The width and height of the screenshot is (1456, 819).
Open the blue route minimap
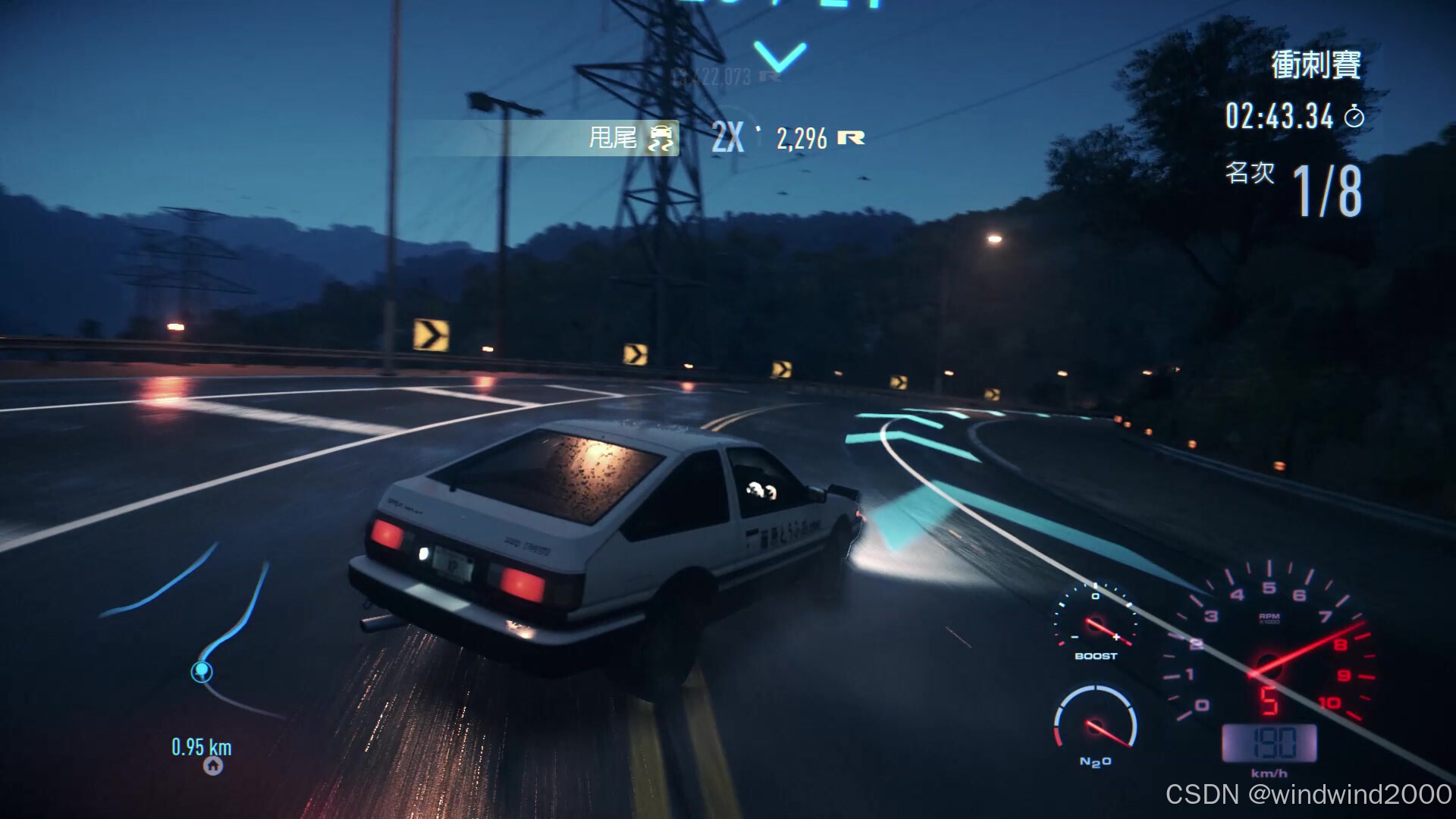[x=199, y=635]
